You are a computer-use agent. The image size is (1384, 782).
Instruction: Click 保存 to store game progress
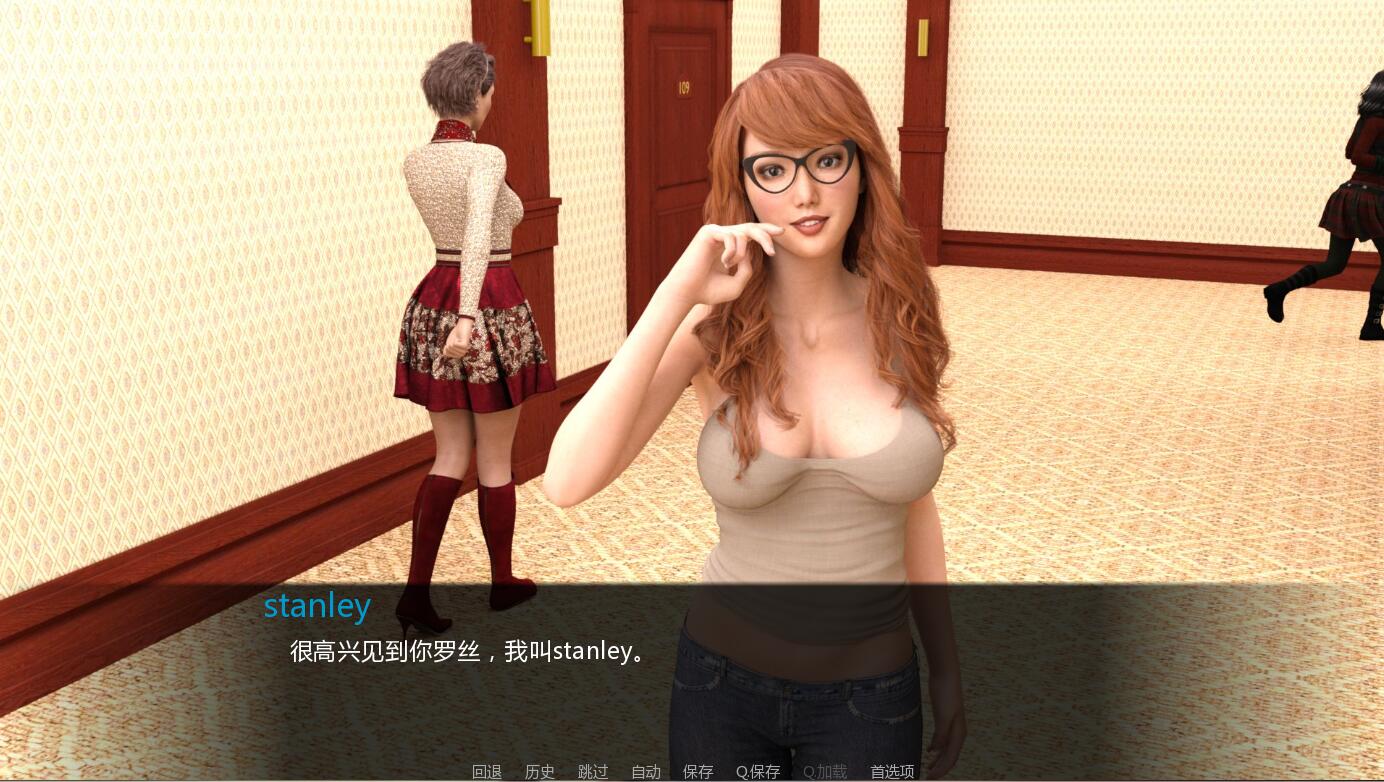pos(698,771)
